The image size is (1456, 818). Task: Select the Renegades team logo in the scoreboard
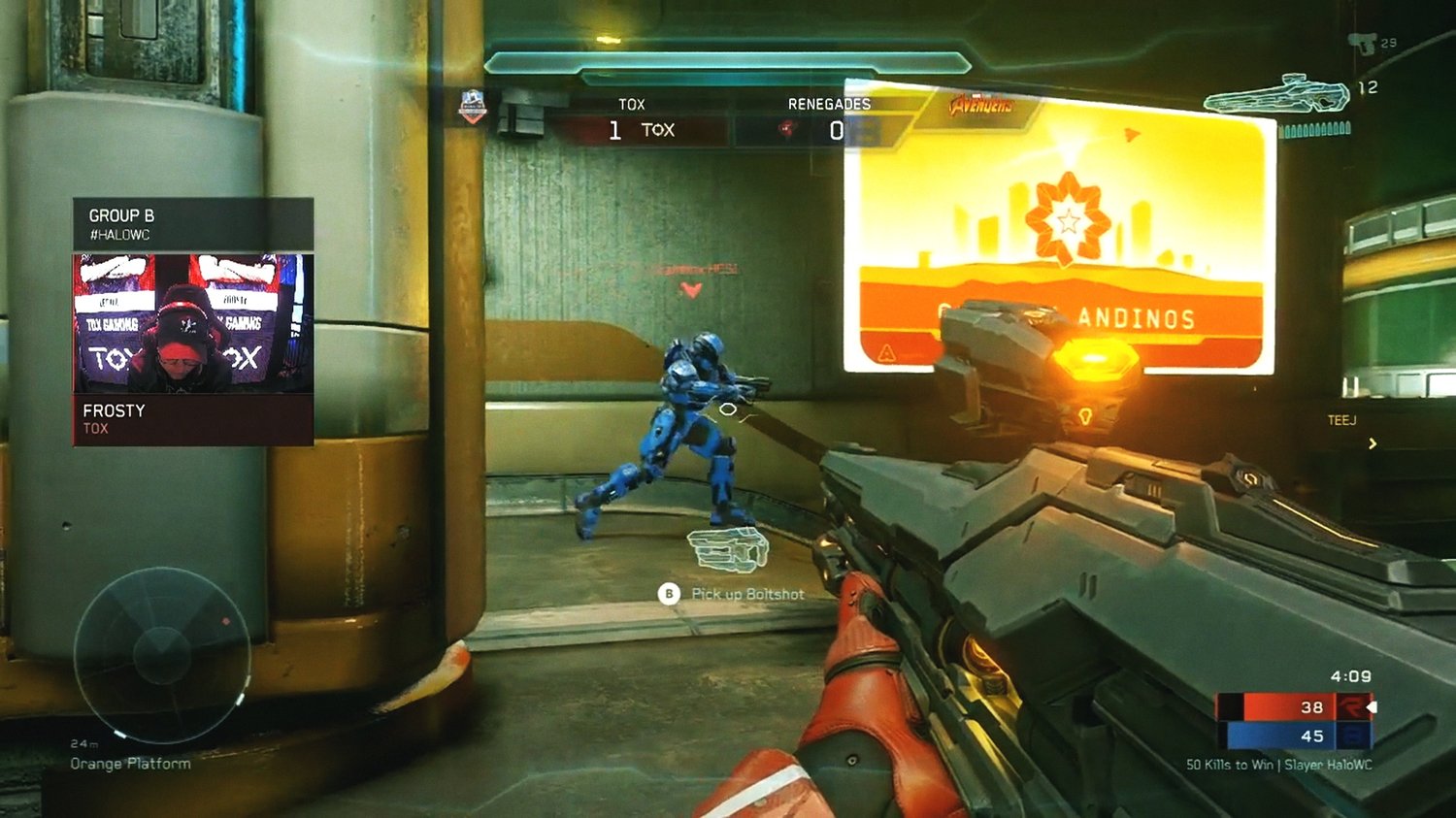[x=787, y=129]
